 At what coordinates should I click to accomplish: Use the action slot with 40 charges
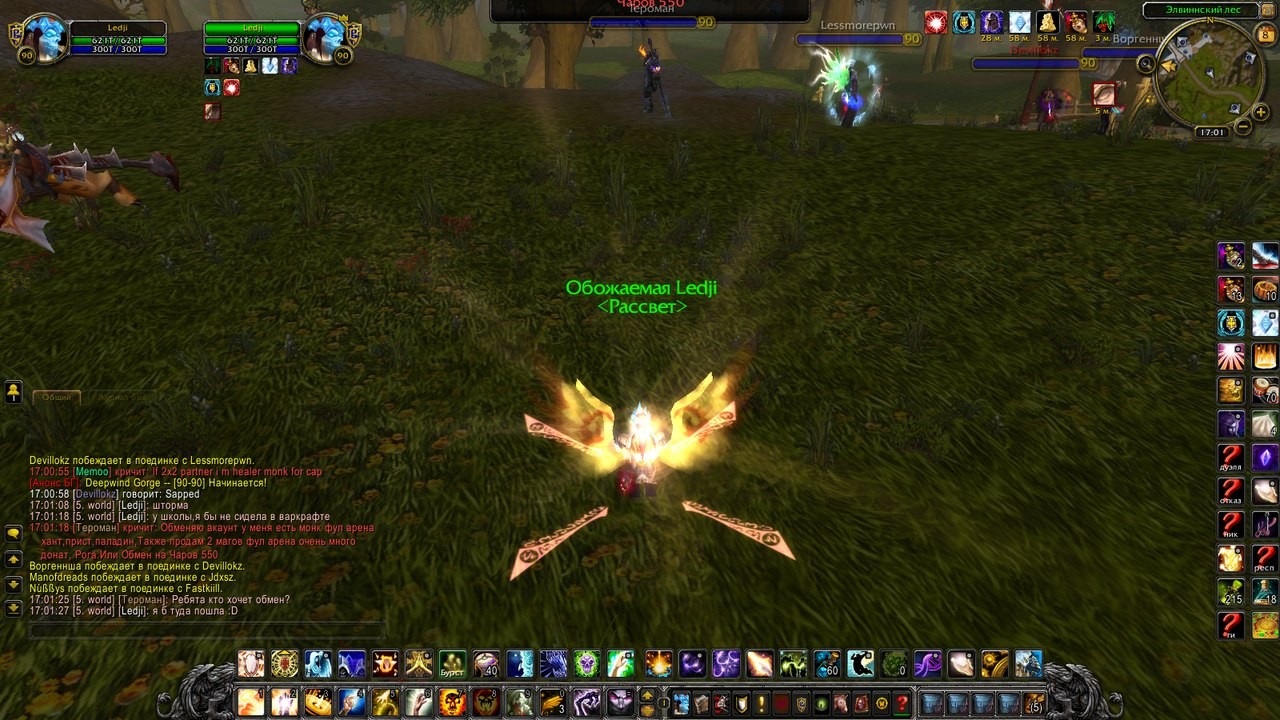click(487, 664)
